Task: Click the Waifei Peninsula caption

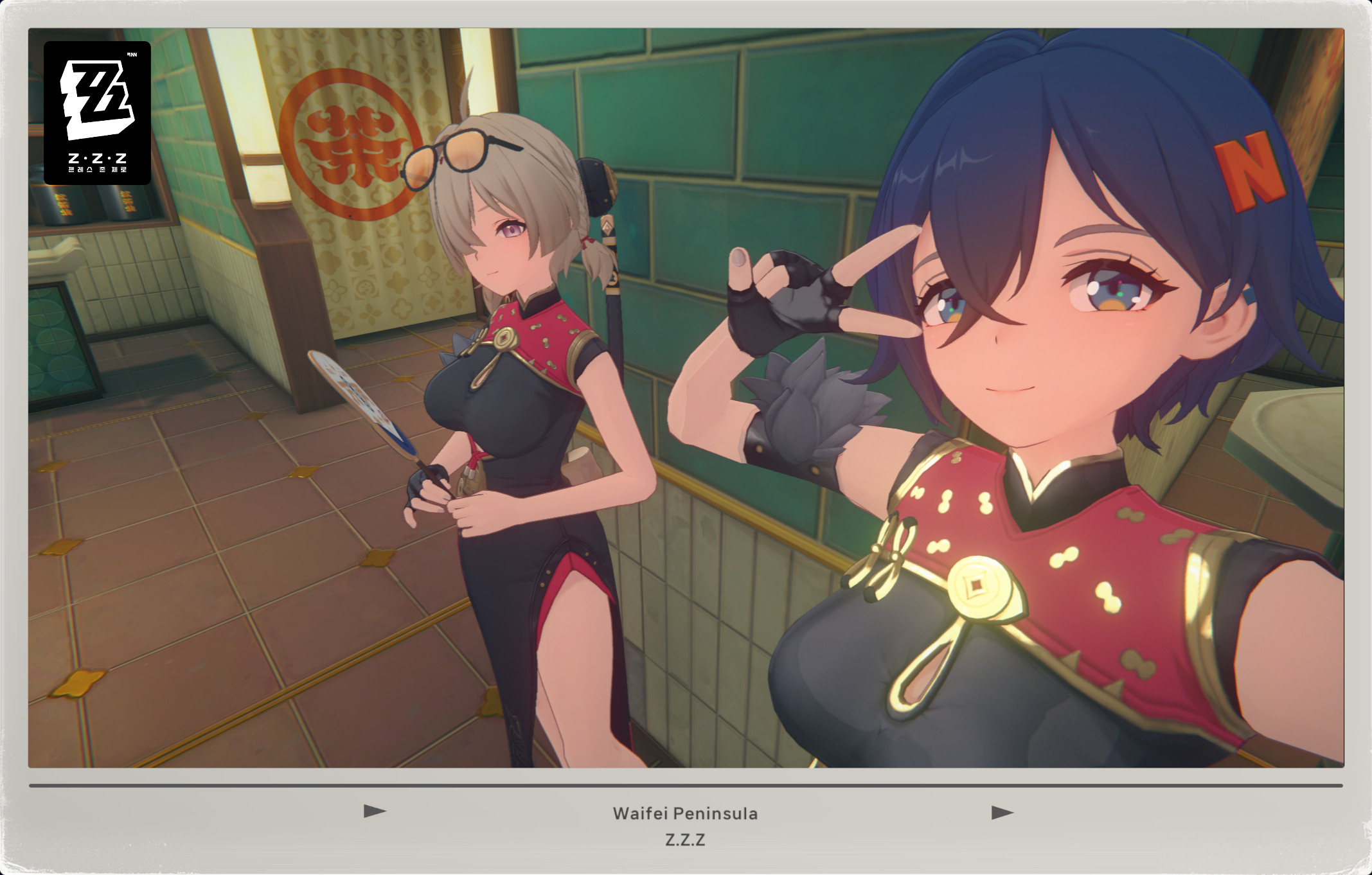Action: (686, 813)
